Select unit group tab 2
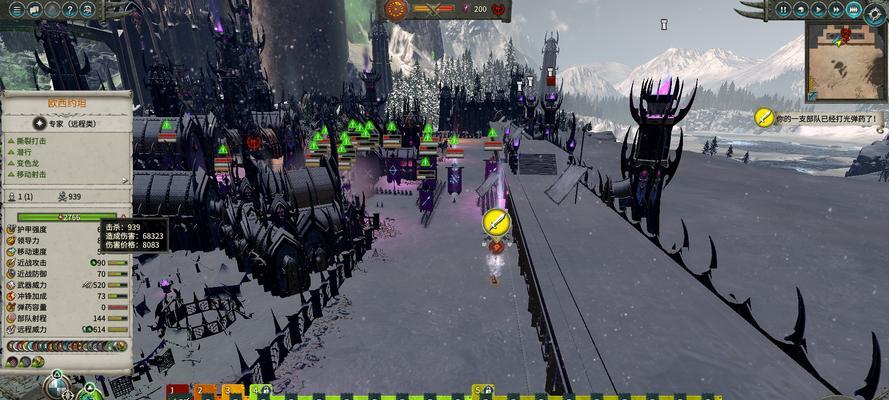Viewport: 889px width, 400px height. [x=200, y=391]
